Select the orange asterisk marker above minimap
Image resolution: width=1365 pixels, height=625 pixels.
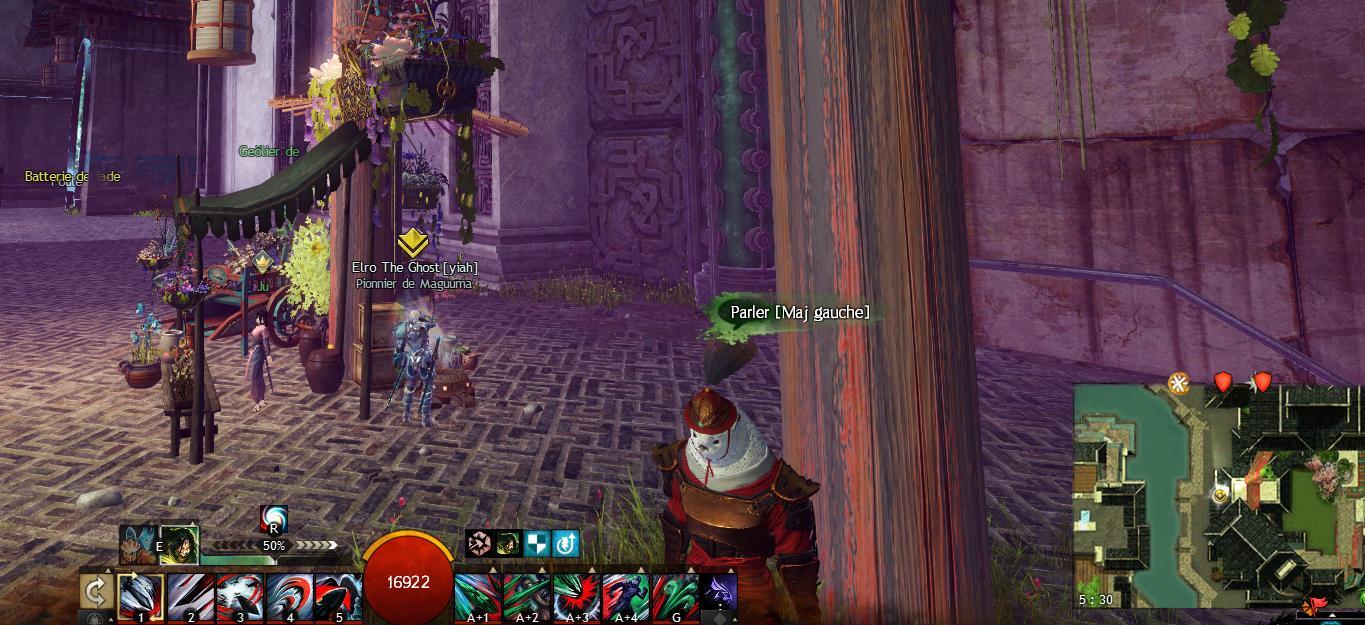(1180, 383)
